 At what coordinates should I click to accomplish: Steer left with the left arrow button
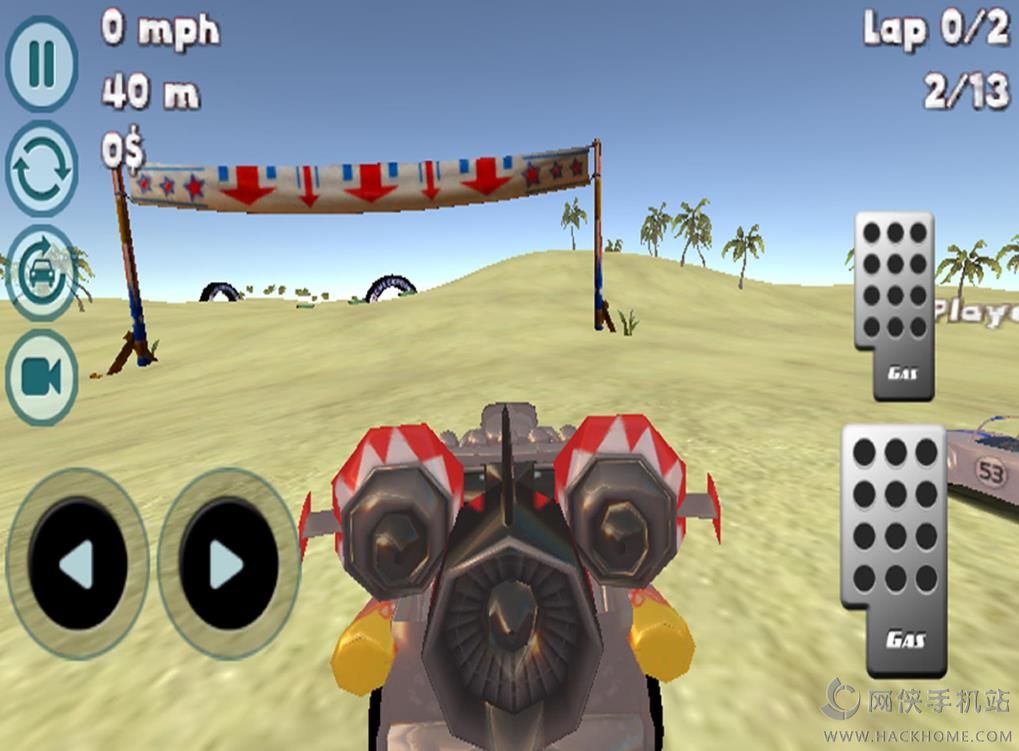tap(77, 564)
